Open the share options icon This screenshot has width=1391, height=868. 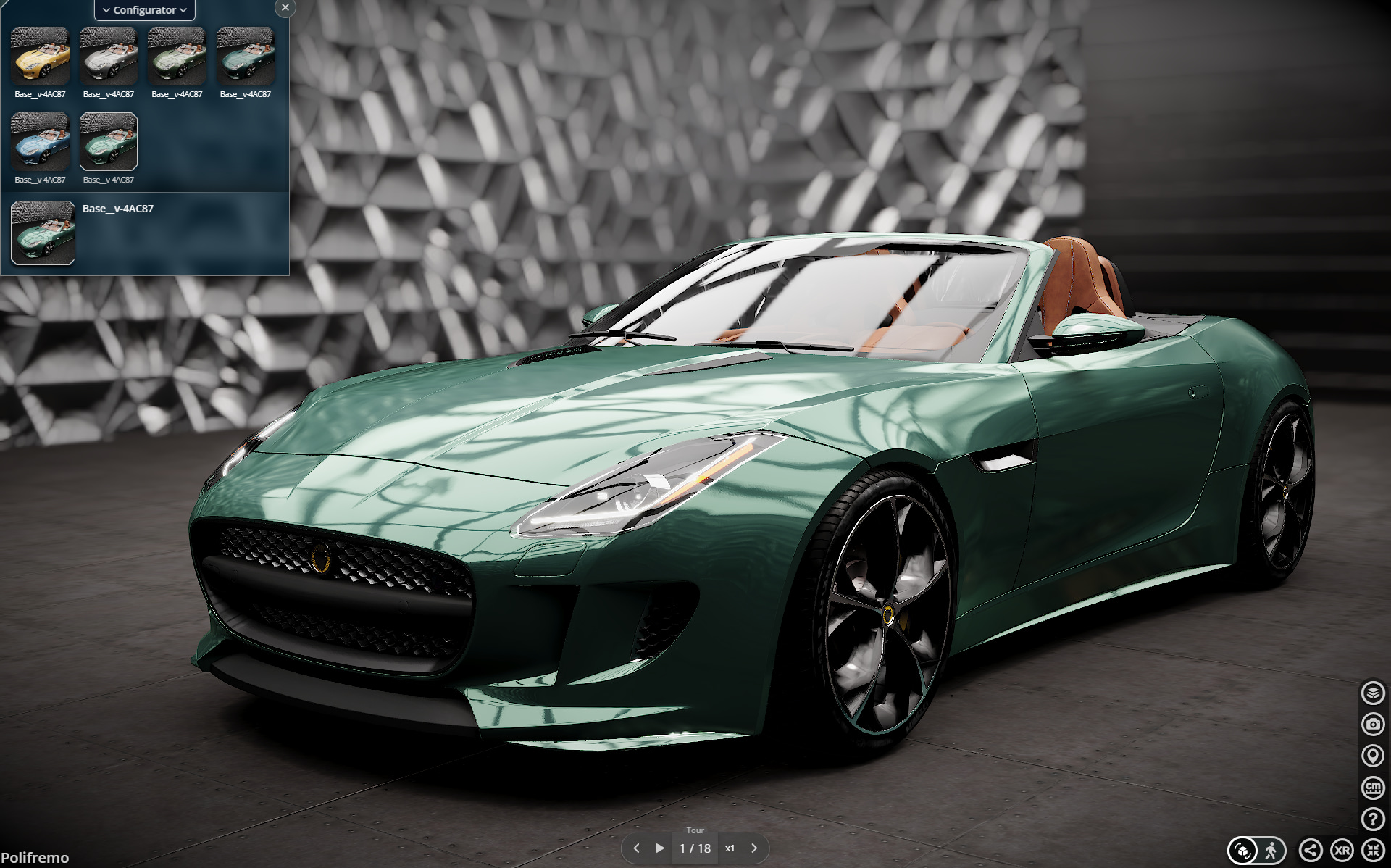click(1312, 849)
